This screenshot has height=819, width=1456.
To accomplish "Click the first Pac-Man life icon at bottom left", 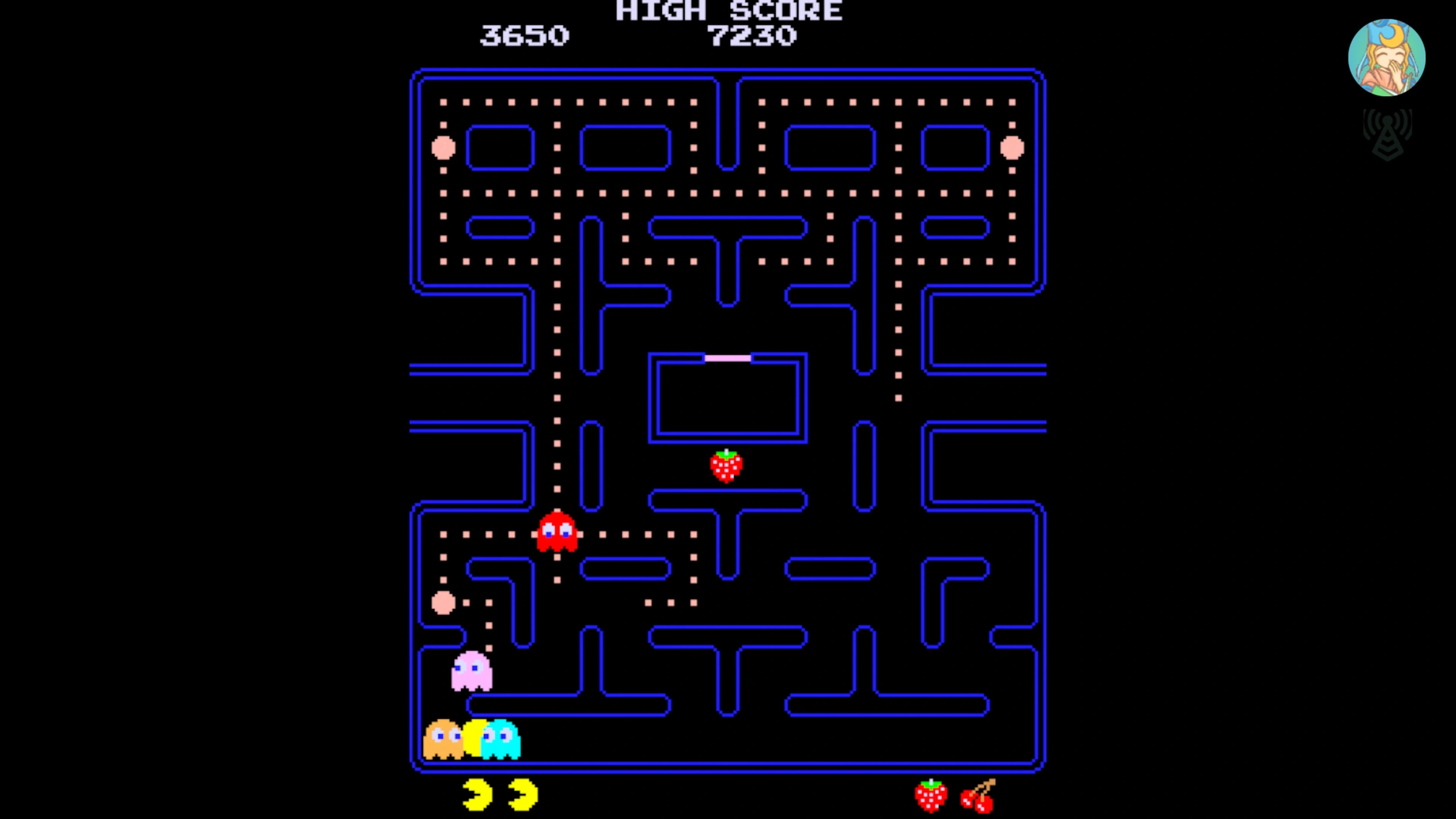I will [x=477, y=794].
